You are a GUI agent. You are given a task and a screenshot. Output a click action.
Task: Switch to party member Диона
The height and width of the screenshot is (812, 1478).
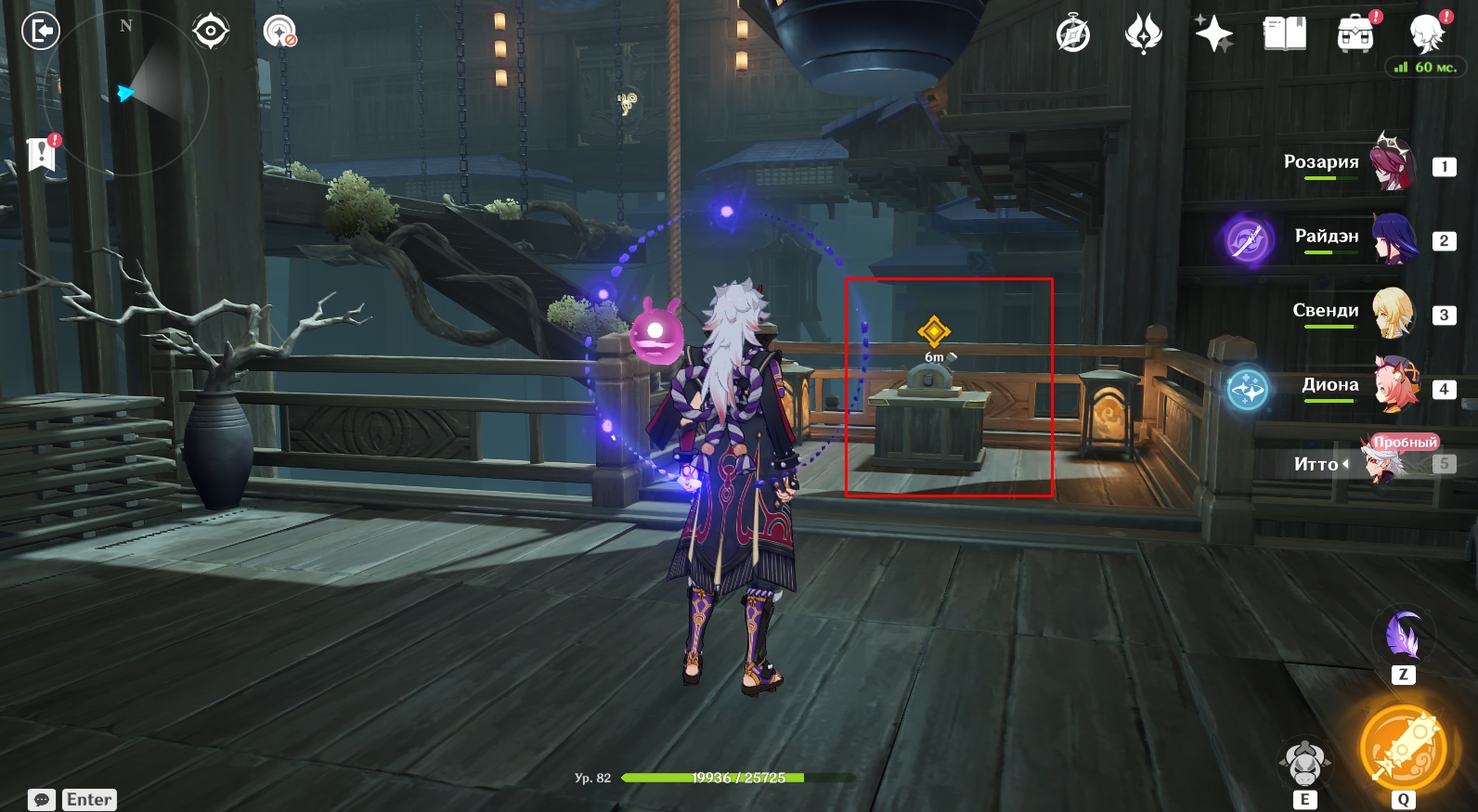pos(1395,385)
